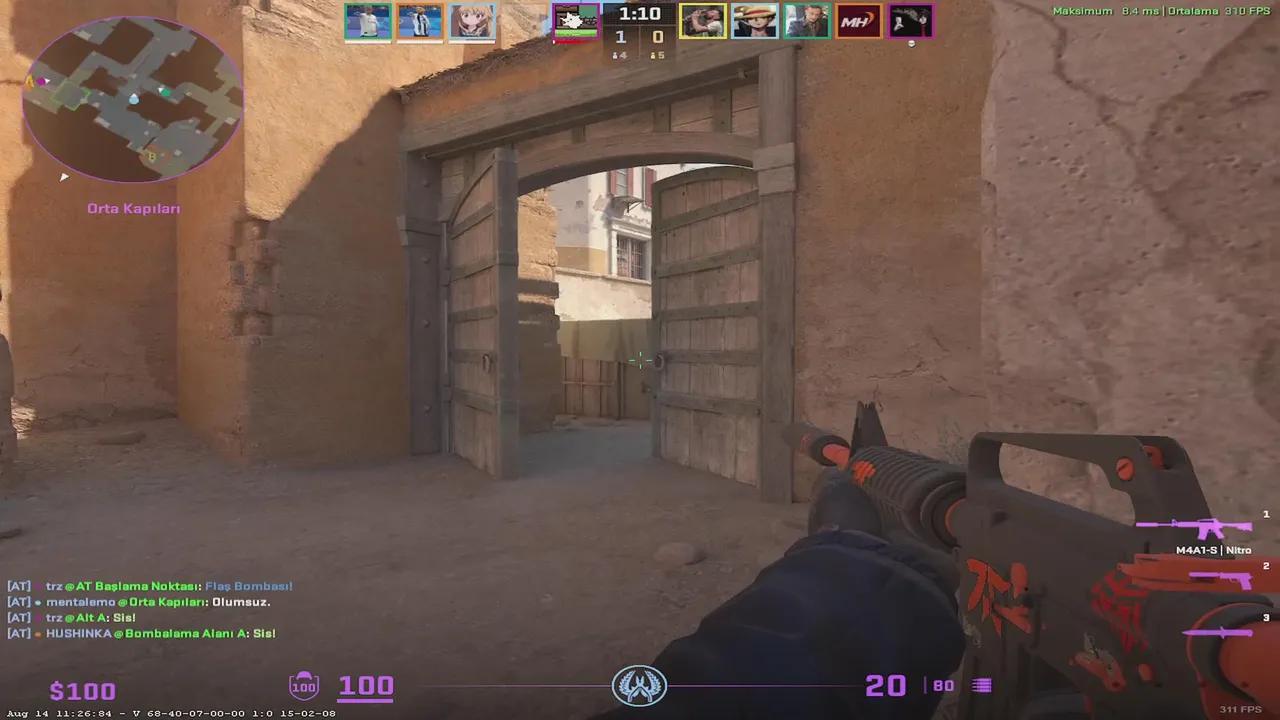
Task: Click the player count icon under the score
Action: point(618,55)
